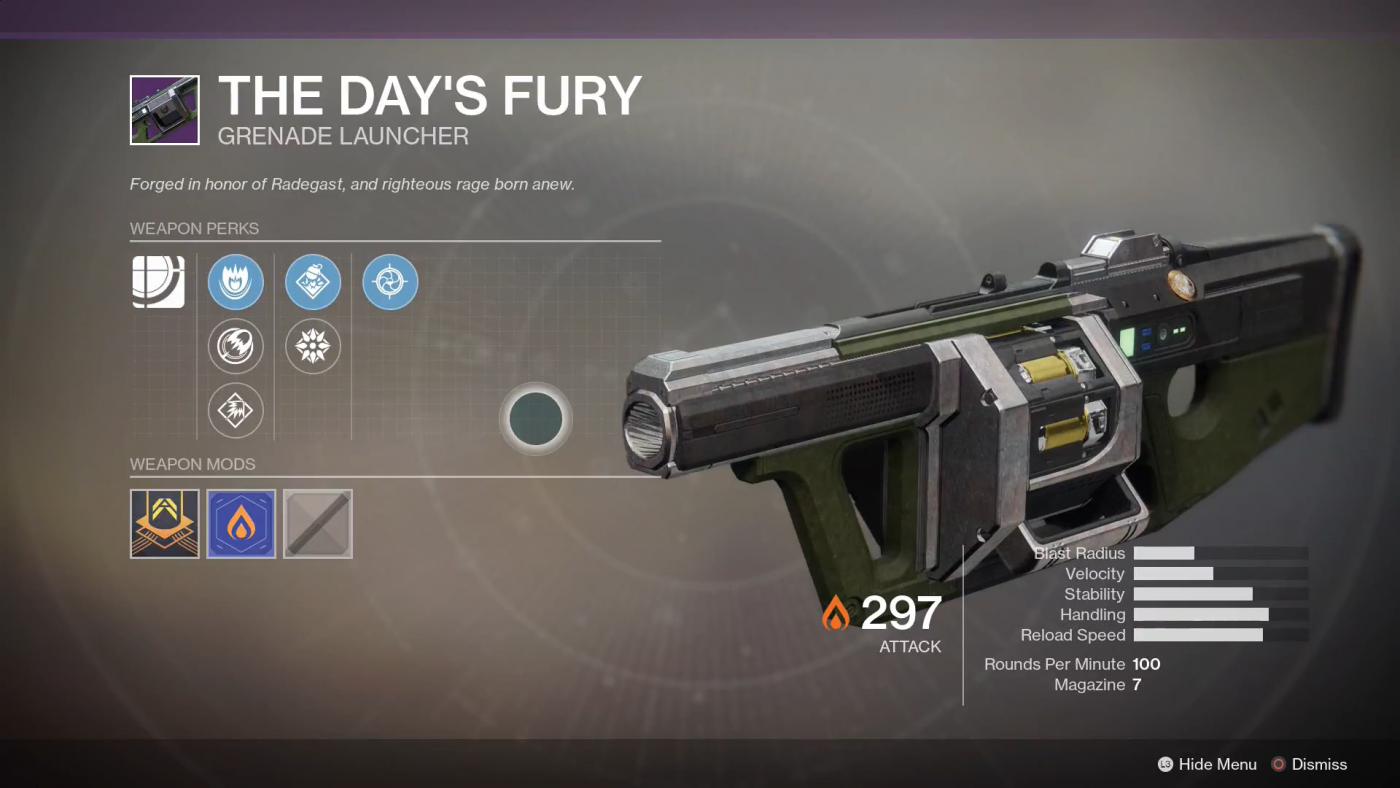Toggle the Solar damage mod
The height and width of the screenshot is (788, 1400).
(x=241, y=523)
